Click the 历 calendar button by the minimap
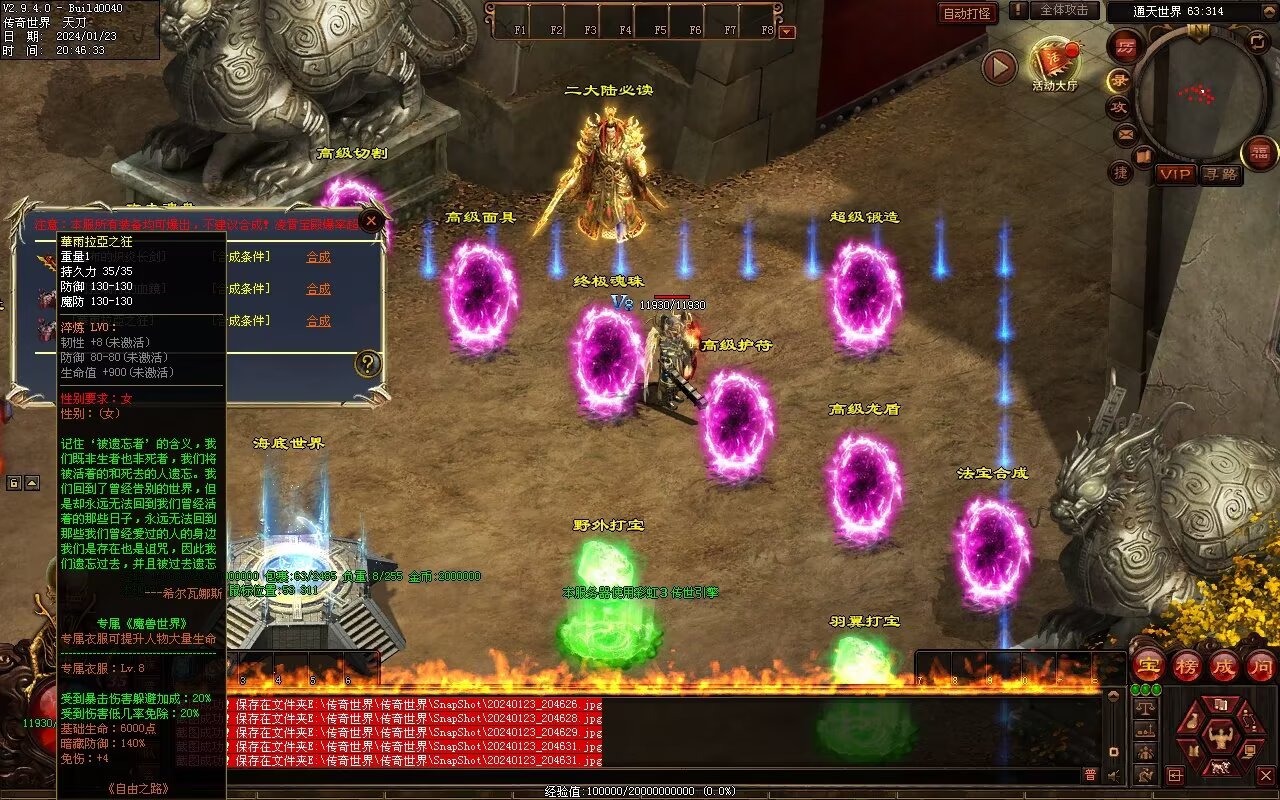Image resolution: width=1280 pixels, height=800 pixels. (1126, 46)
